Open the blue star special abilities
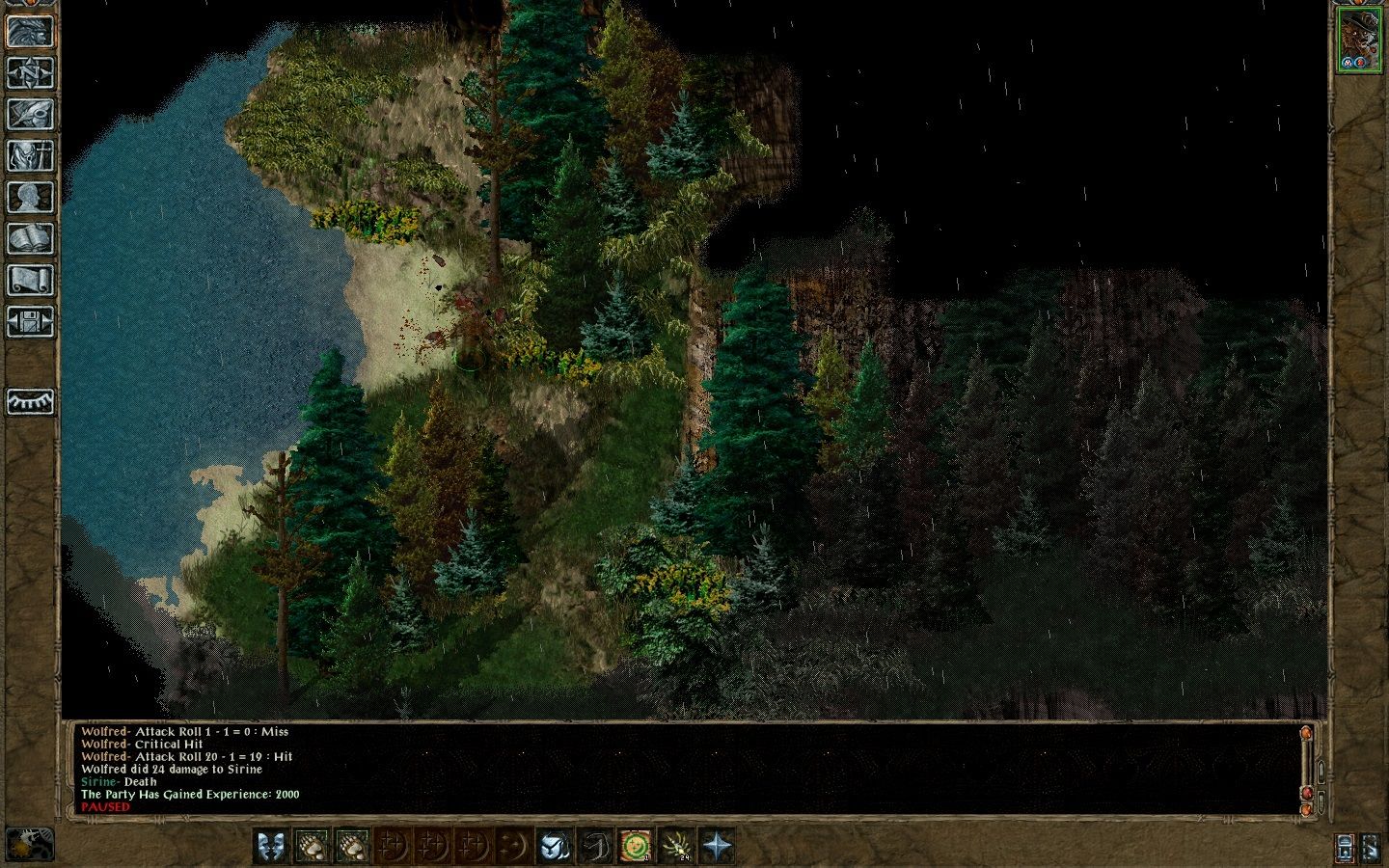This screenshot has width=1389, height=868. (717, 846)
